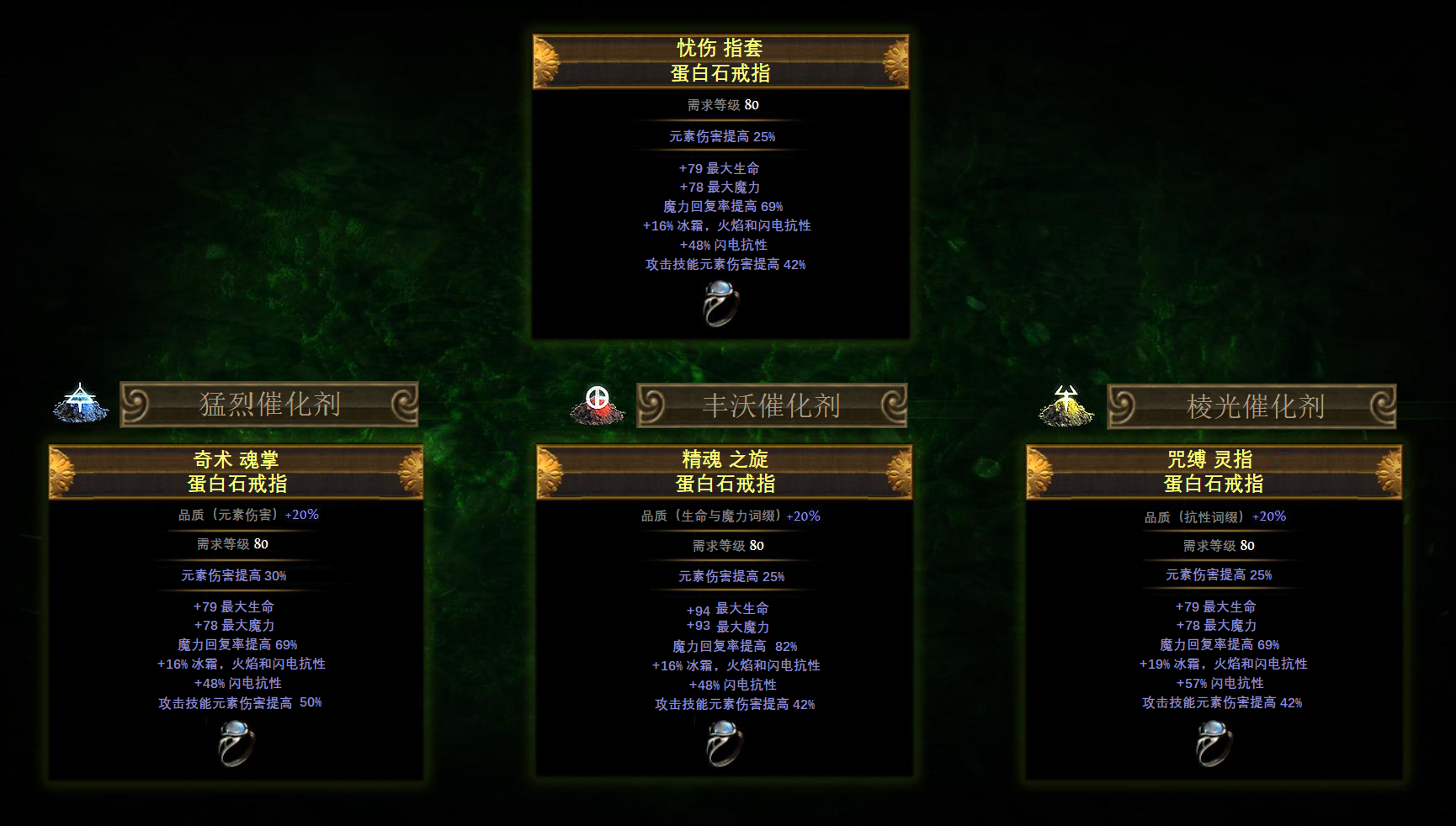Select the 忧伤 指套 item name header
Image resolution: width=1456 pixels, height=826 pixels.
point(720,61)
